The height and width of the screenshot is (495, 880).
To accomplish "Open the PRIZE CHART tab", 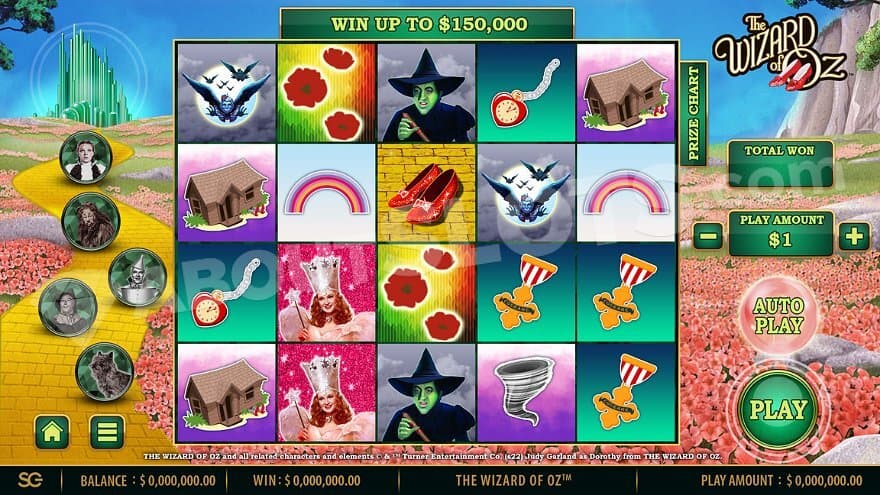I will 692,113.
